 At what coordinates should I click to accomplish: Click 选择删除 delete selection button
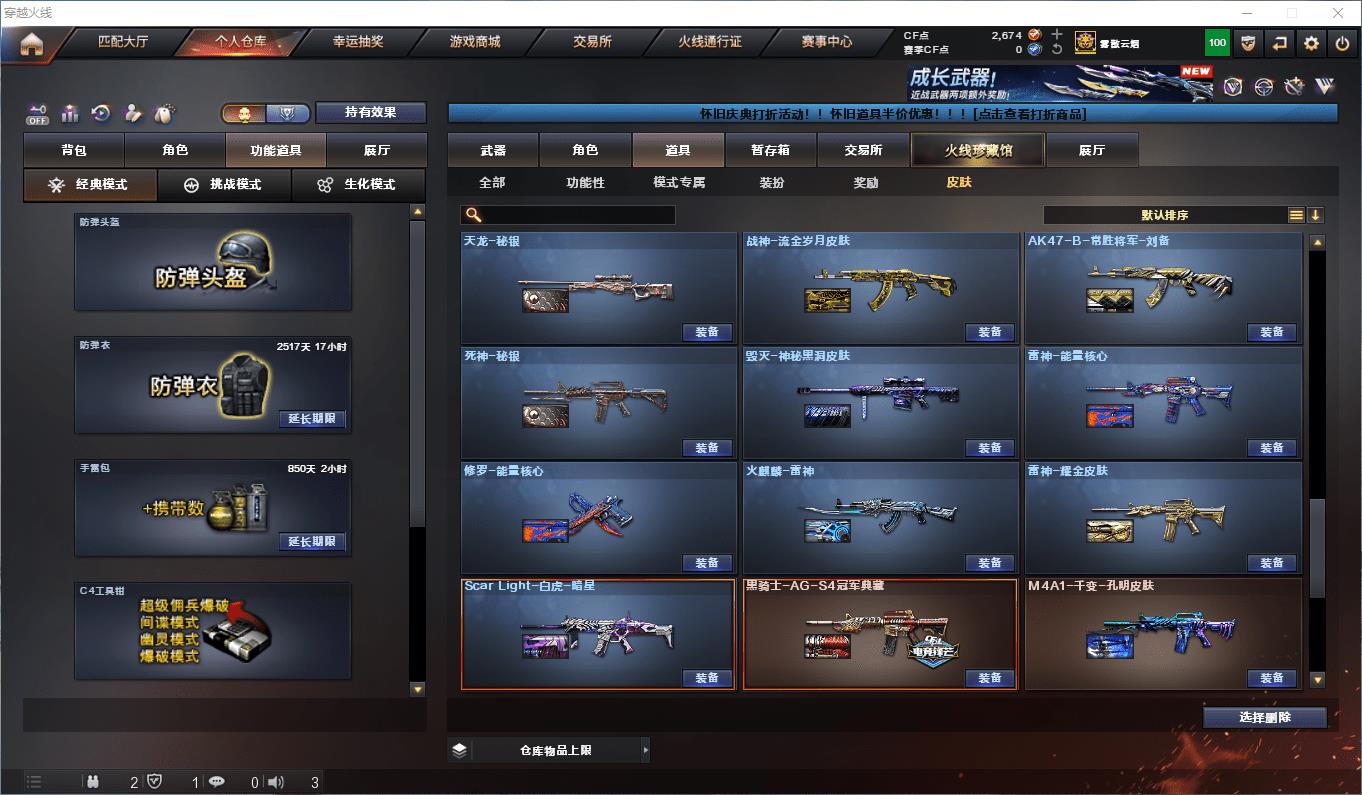1264,717
